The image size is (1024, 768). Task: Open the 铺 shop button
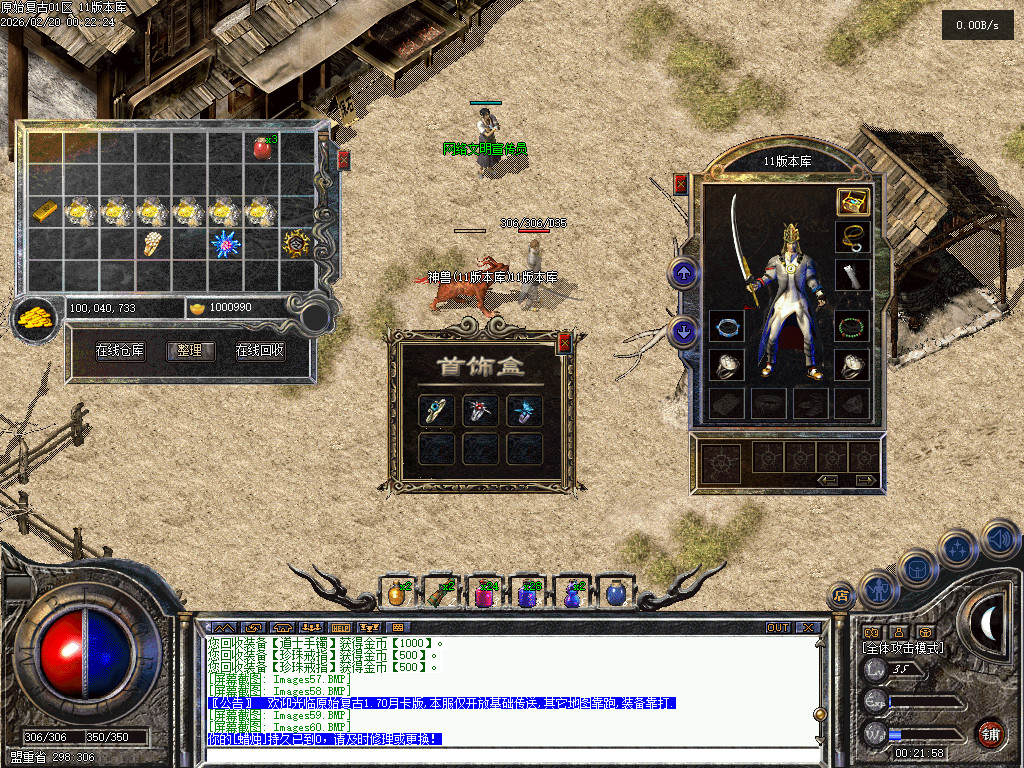[990, 733]
